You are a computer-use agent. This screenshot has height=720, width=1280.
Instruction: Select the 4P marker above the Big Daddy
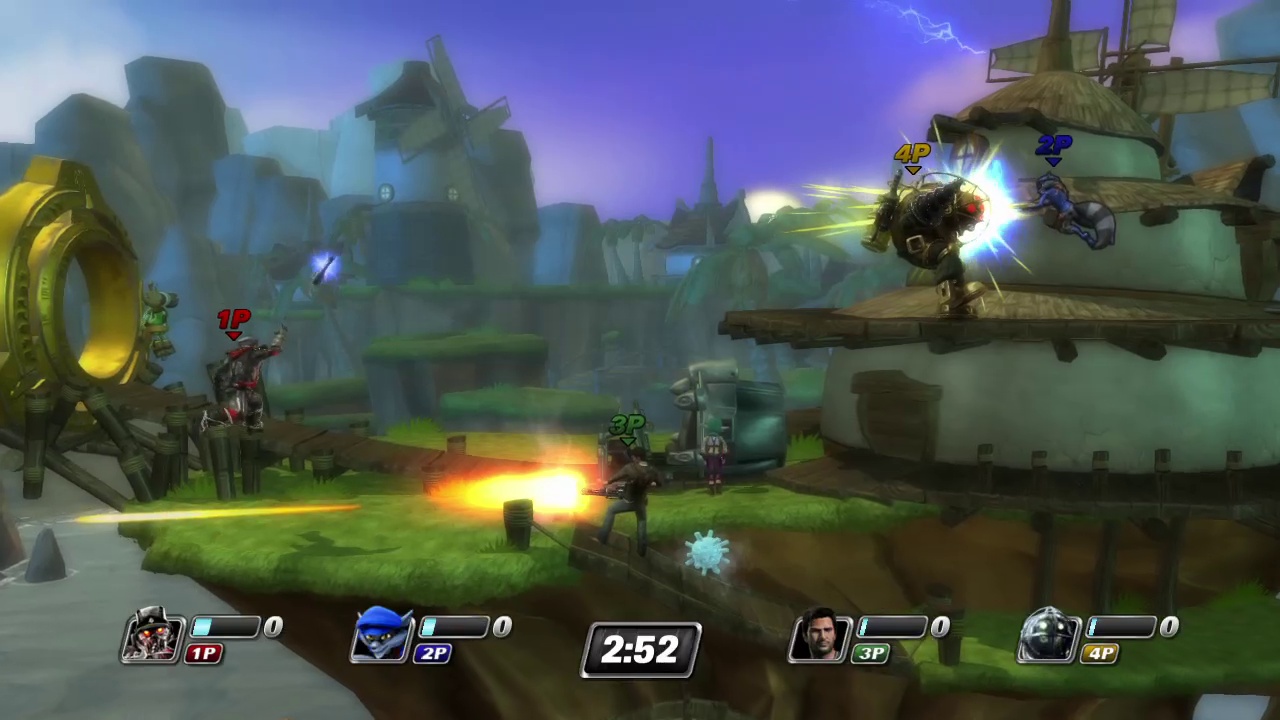coord(911,153)
